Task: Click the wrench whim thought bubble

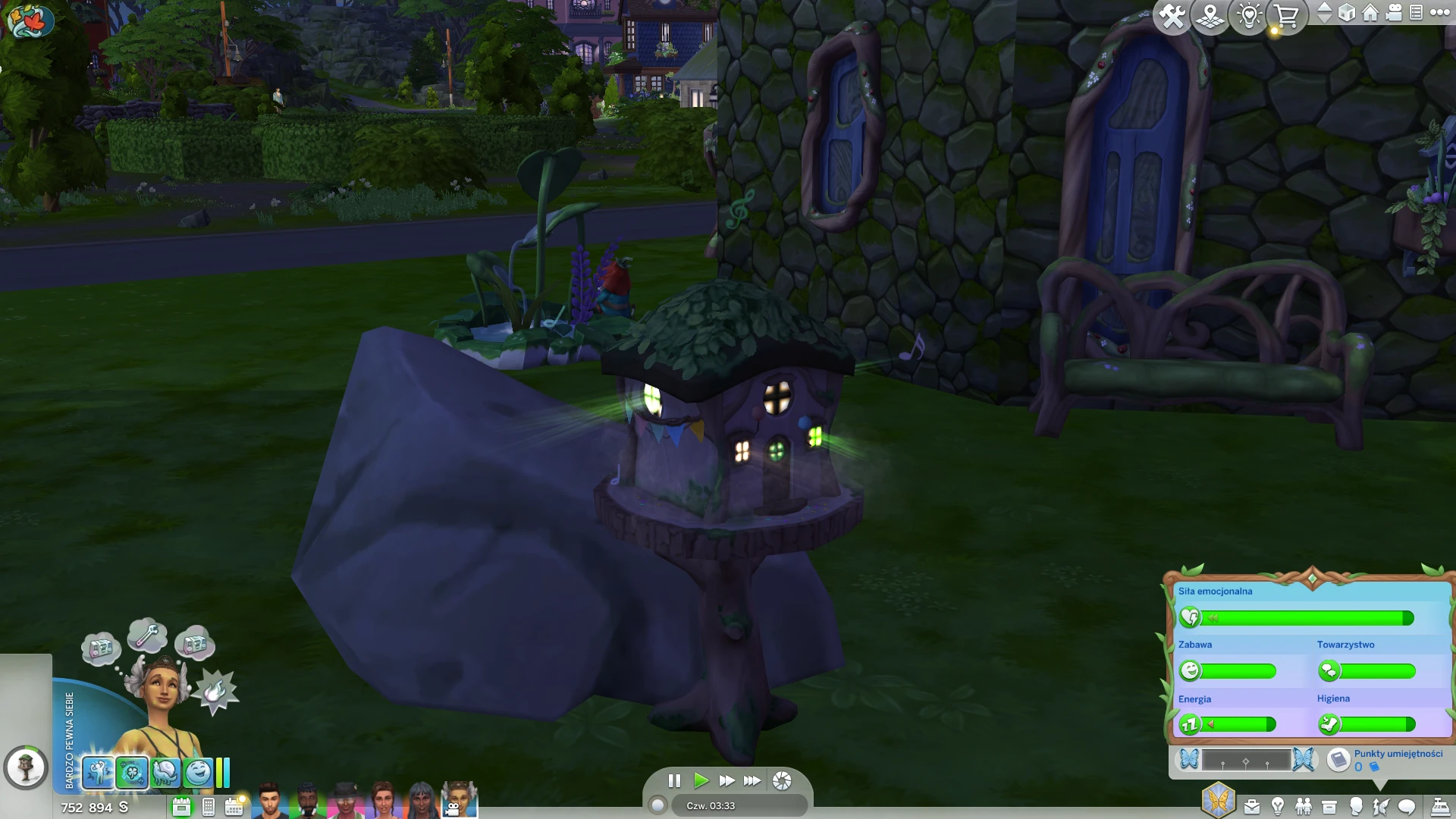Action: 147,634
